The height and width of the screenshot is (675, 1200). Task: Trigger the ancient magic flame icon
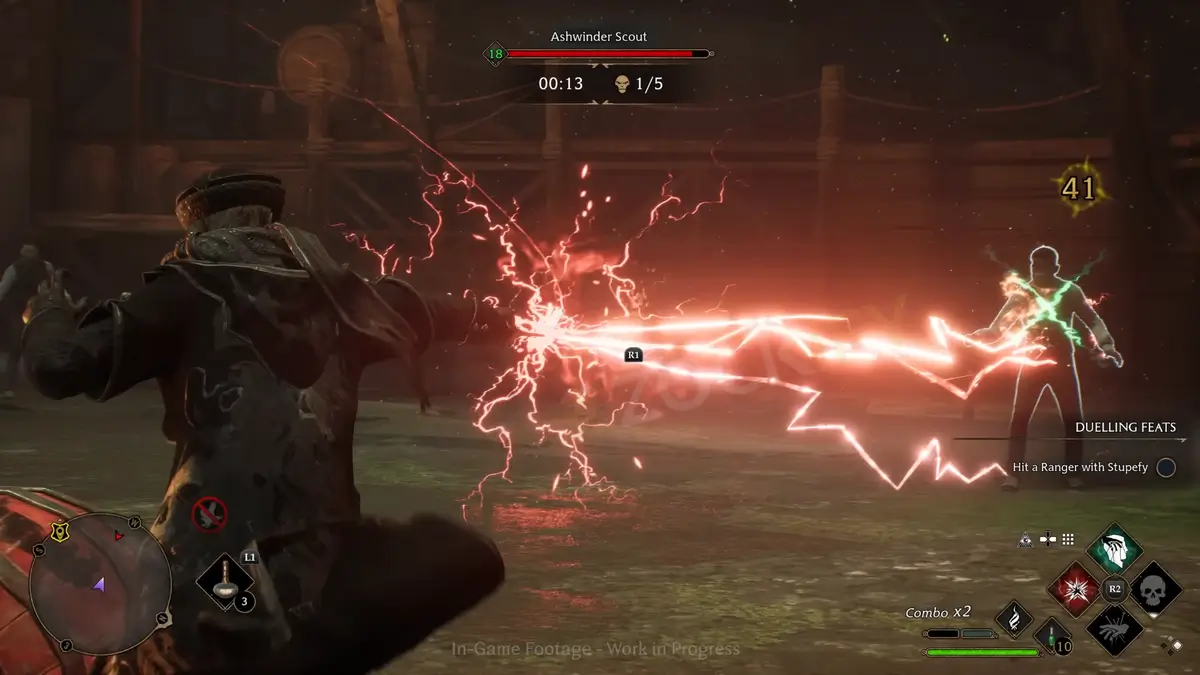1013,619
